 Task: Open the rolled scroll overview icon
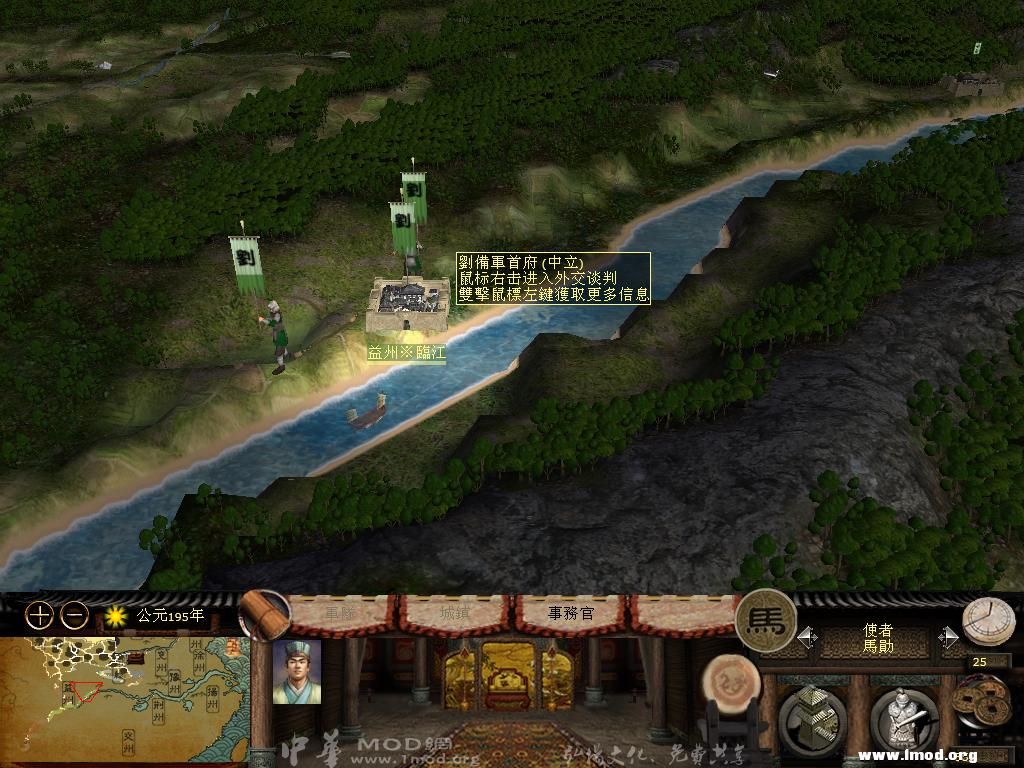pos(264,613)
